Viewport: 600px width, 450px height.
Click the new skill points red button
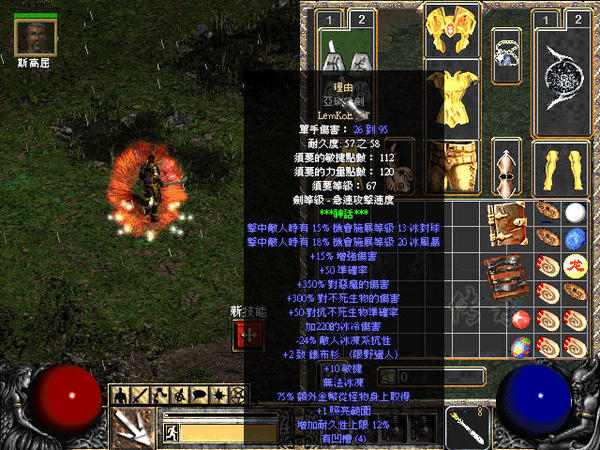240,335
